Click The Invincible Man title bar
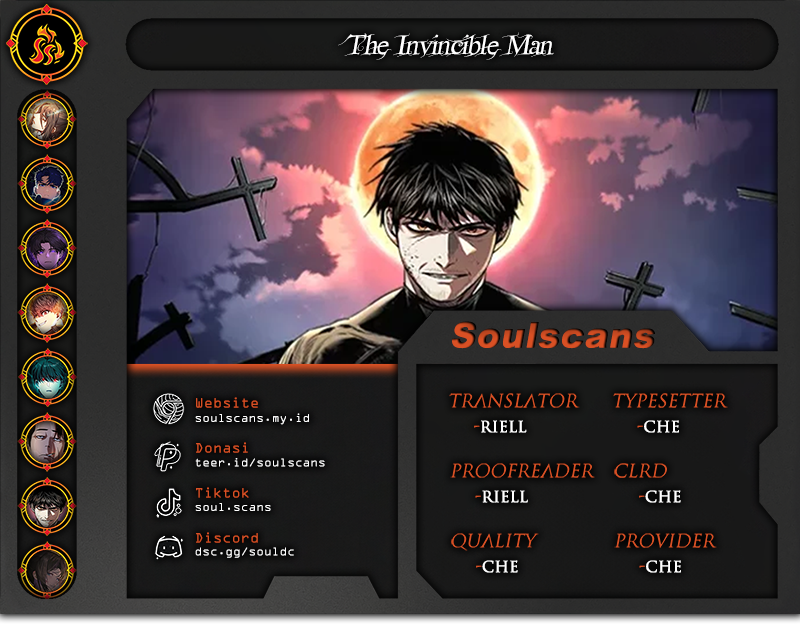Screen dimensions: 800x624 451,45
